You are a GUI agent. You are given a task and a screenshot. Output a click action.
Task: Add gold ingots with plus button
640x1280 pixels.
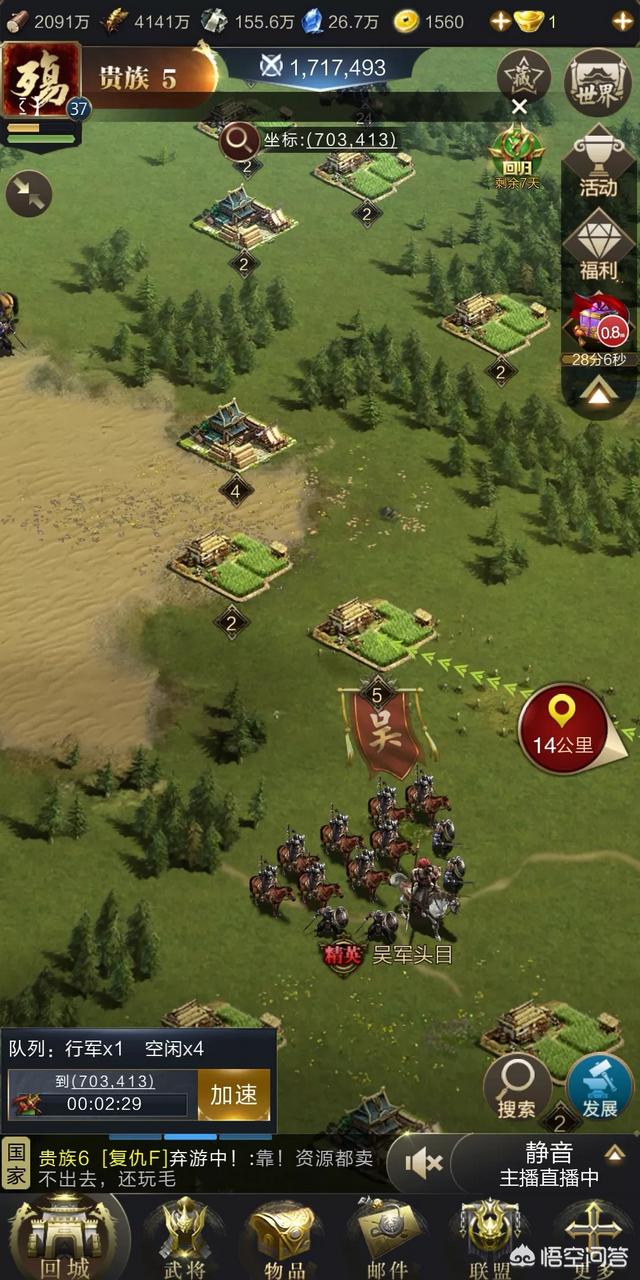[623, 21]
